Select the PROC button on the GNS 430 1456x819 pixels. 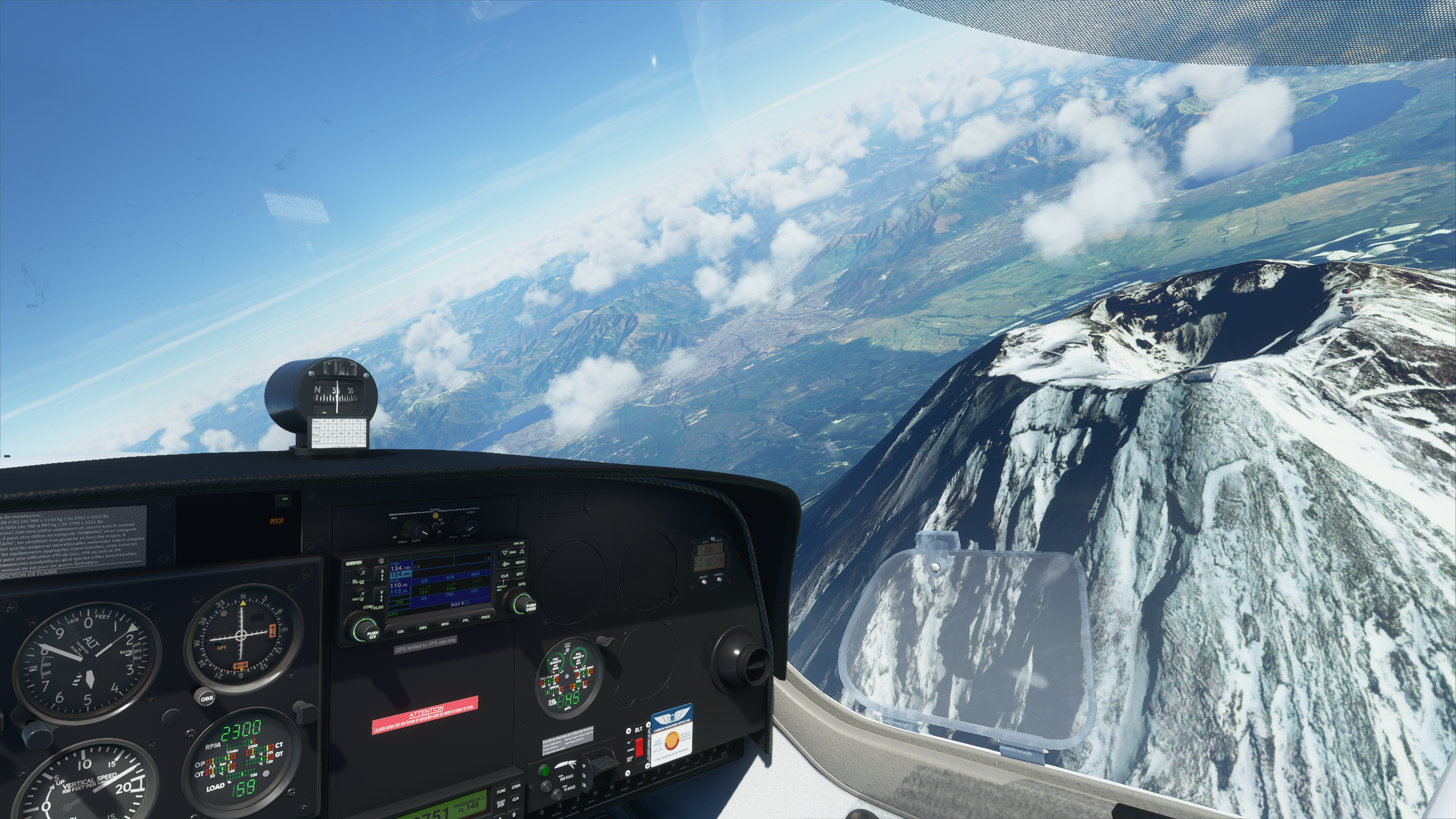pyautogui.click(x=486, y=617)
